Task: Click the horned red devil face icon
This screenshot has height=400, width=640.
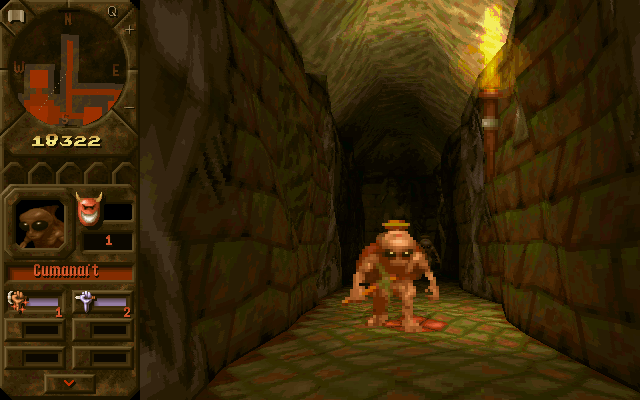Action: tap(87, 210)
